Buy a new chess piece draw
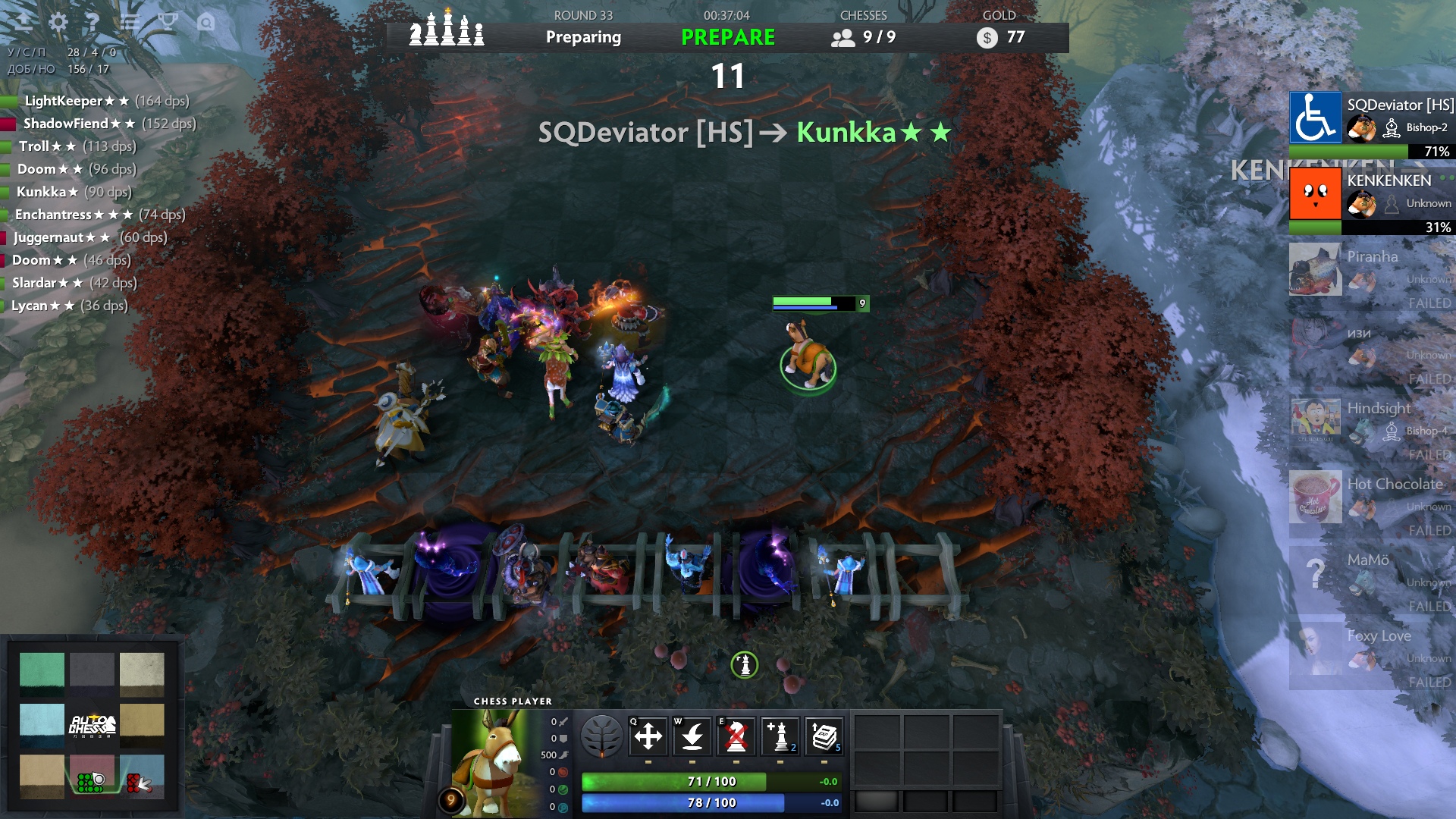1456x819 pixels. pos(780,736)
